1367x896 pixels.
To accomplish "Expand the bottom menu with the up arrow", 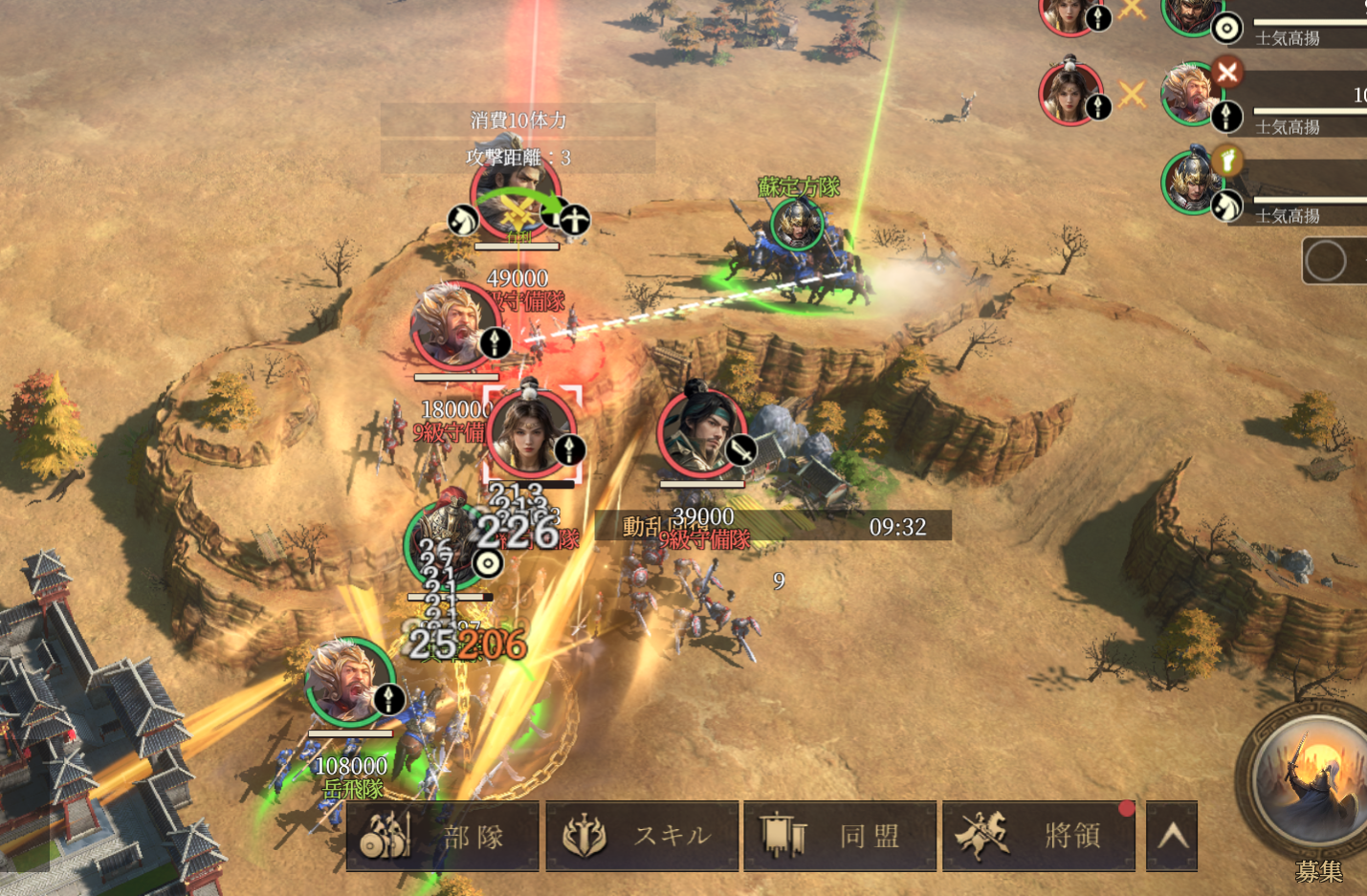I will (x=1172, y=837).
